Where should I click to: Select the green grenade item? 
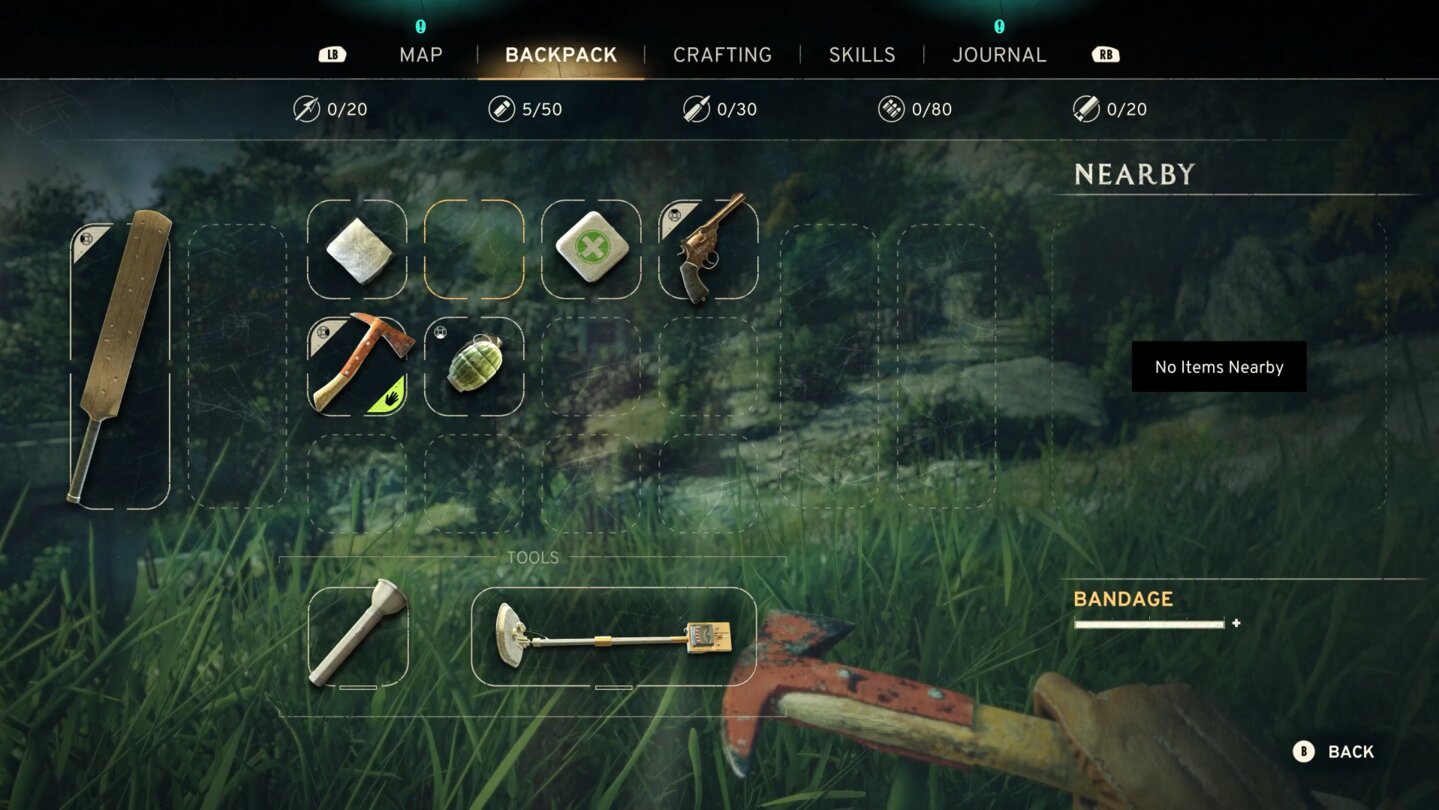pyautogui.click(x=474, y=366)
